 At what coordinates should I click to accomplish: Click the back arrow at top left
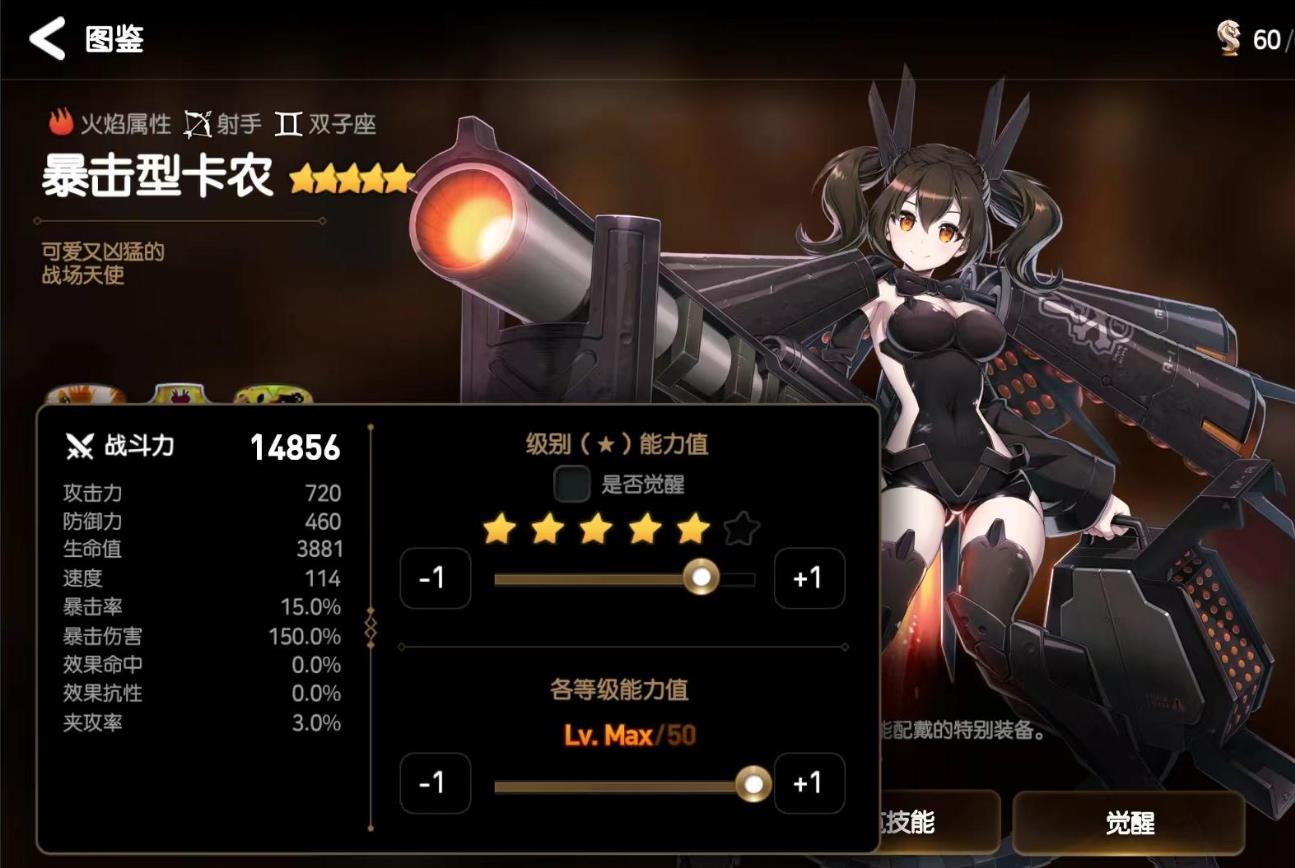(48, 41)
